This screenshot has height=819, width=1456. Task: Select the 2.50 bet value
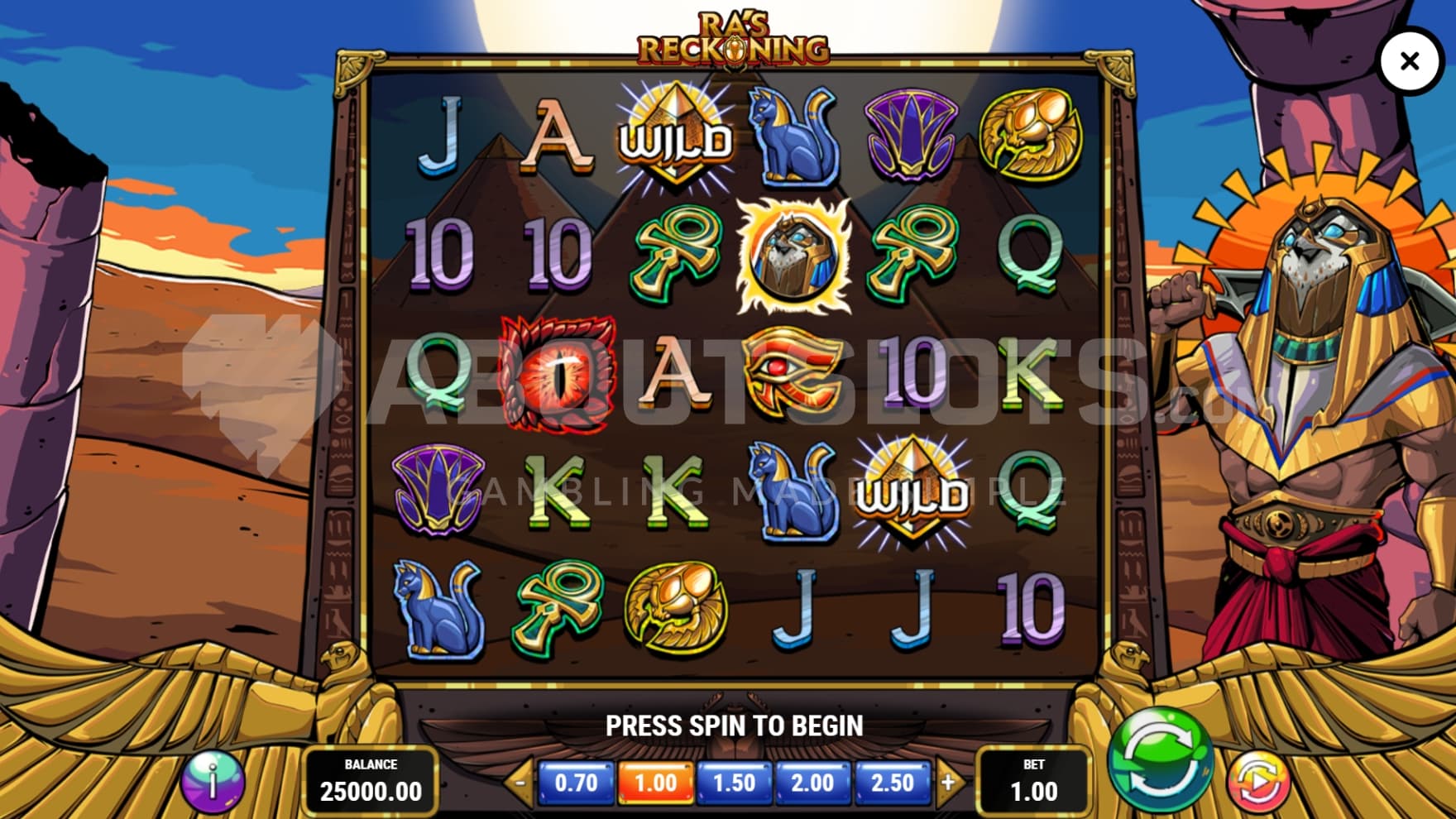pos(892,783)
